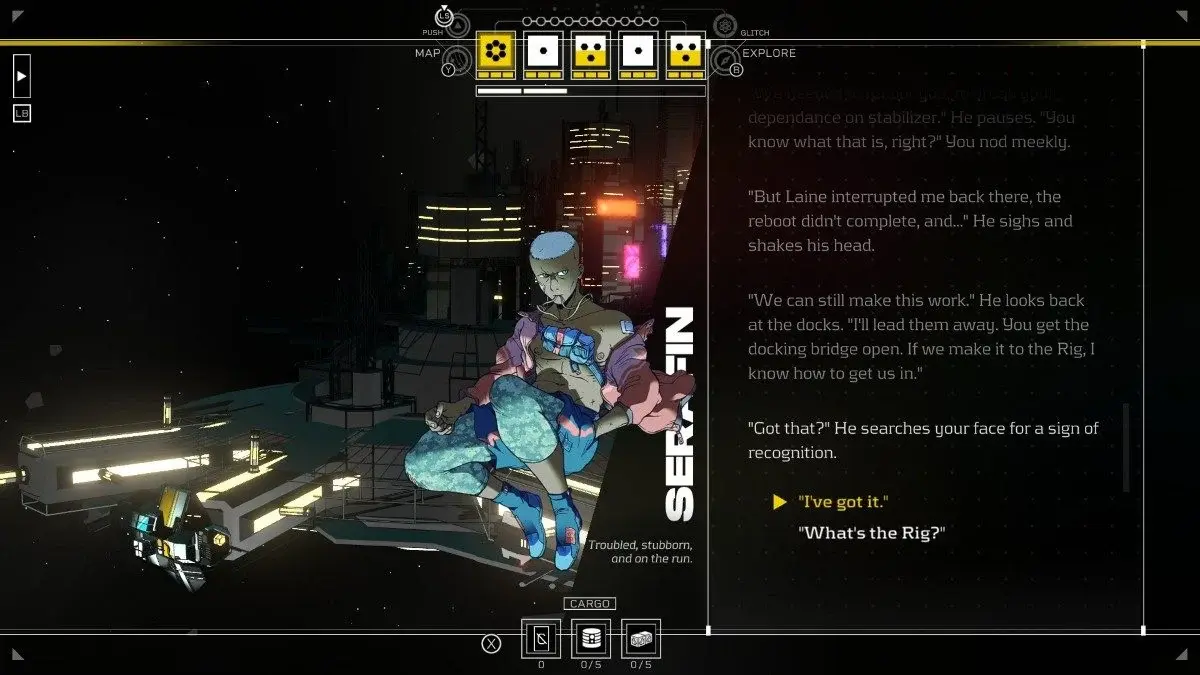Activate the Glitch ability icon
The height and width of the screenshot is (675, 1200).
pyautogui.click(x=726, y=25)
